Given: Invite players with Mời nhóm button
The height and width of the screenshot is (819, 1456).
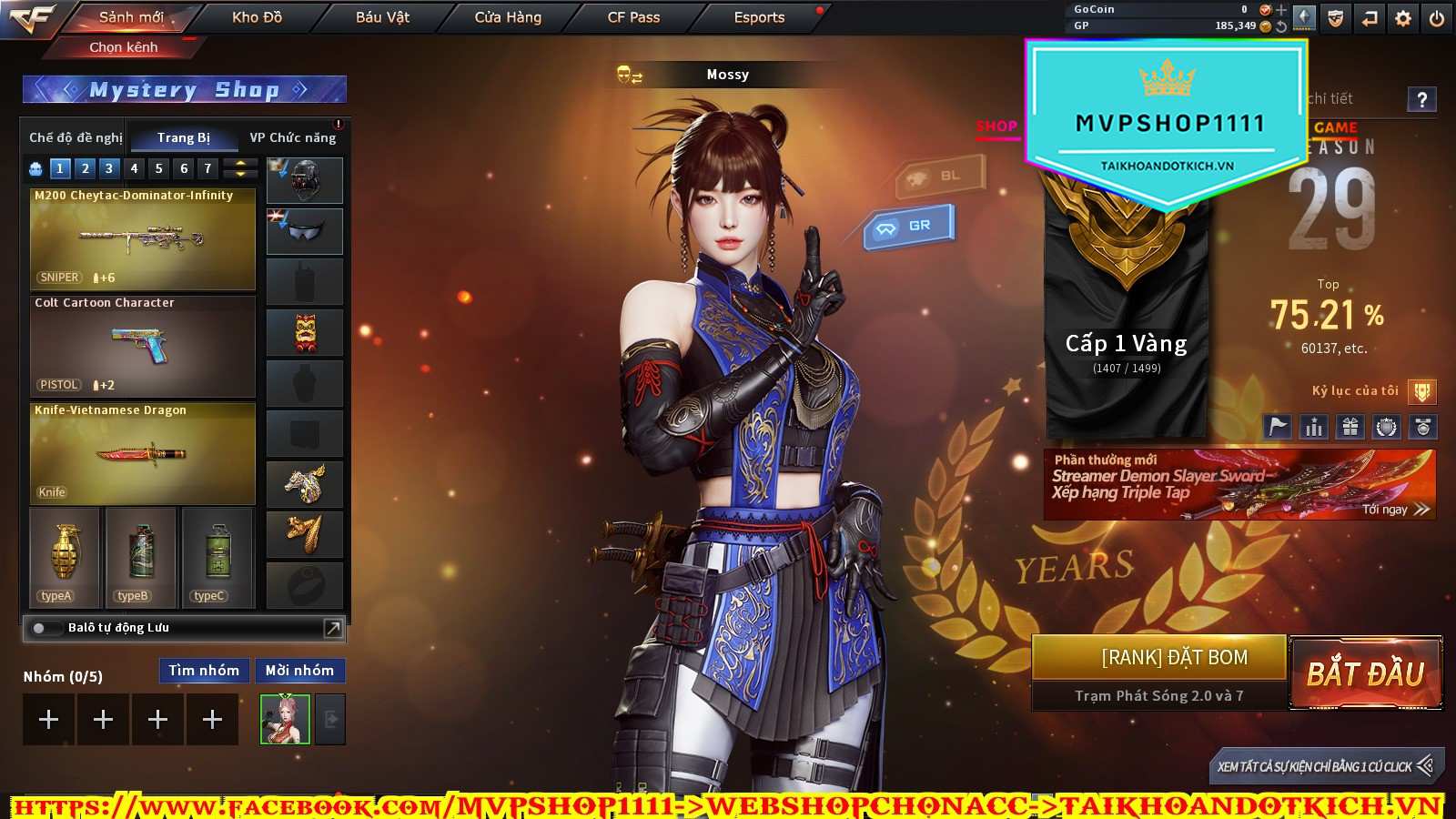Looking at the screenshot, I should click(299, 671).
